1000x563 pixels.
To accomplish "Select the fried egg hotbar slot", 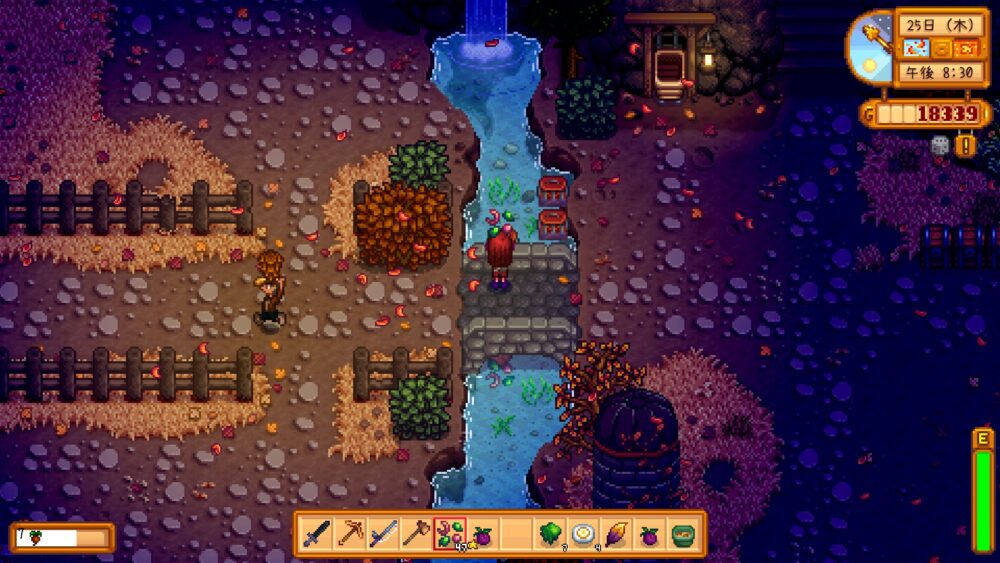I will click(x=582, y=534).
